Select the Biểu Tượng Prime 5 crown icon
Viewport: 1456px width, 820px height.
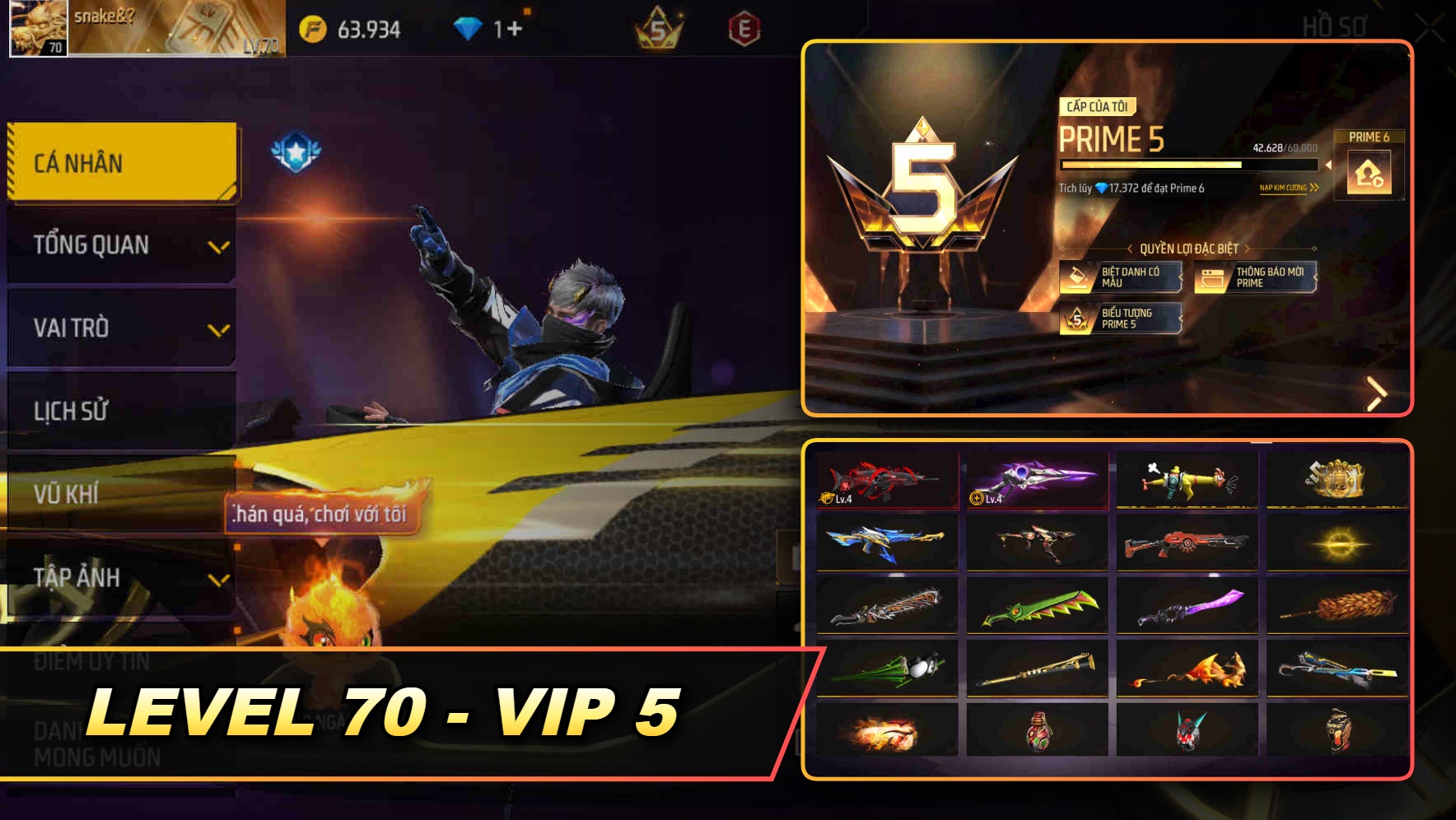click(1076, 318)
